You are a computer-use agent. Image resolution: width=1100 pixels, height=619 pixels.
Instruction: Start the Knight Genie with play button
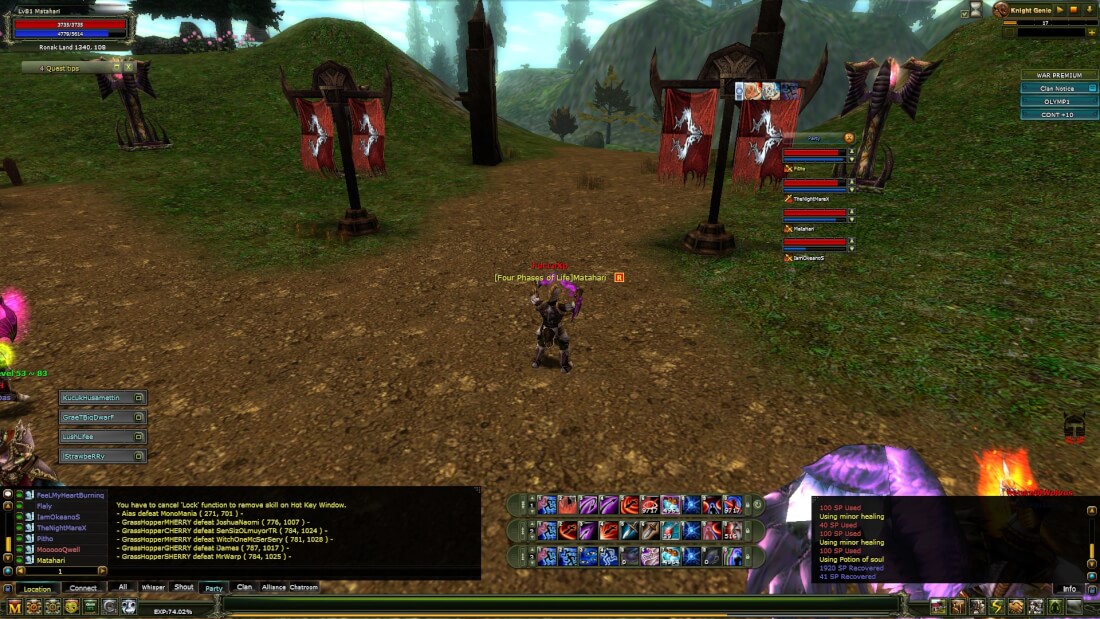coord(1059,10)
